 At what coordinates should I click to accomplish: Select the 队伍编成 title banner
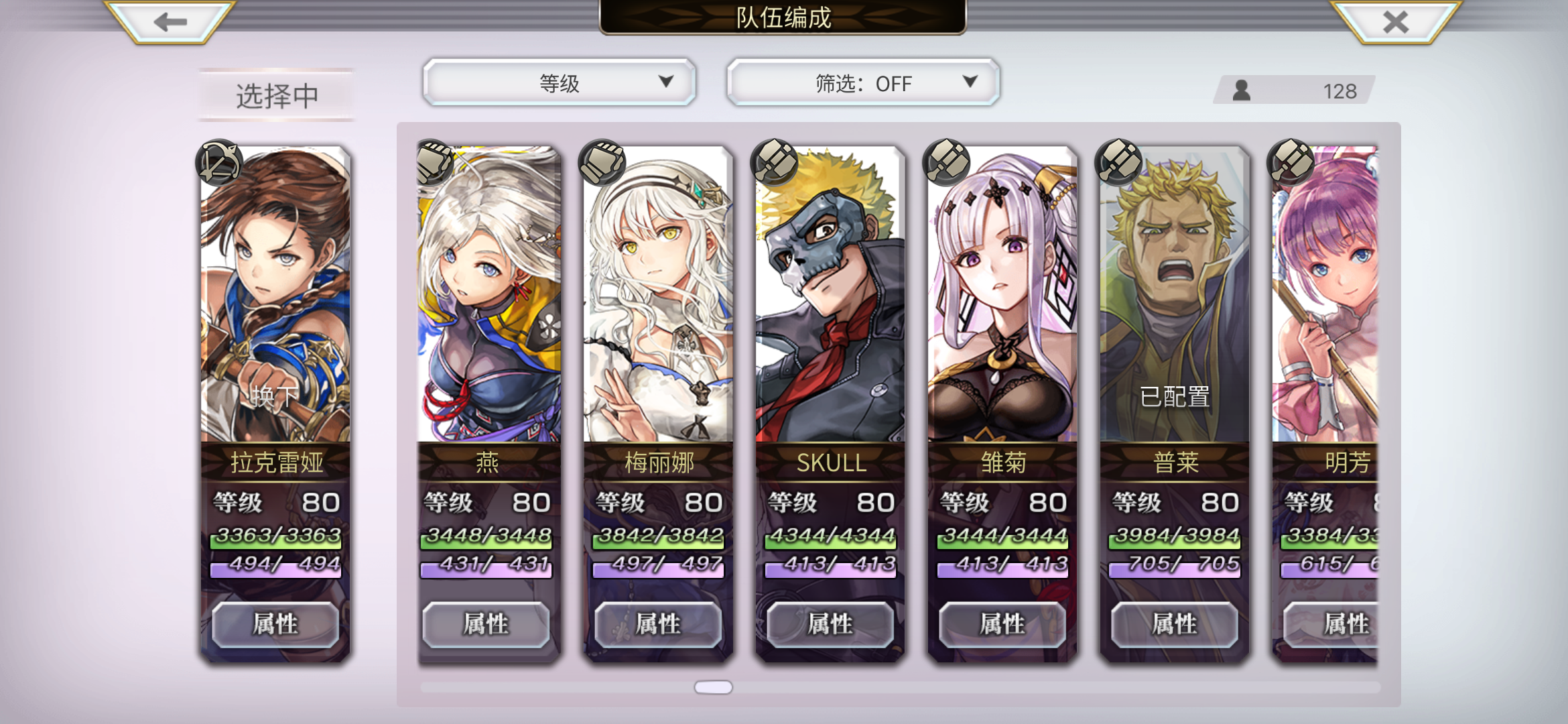(784, 19)
